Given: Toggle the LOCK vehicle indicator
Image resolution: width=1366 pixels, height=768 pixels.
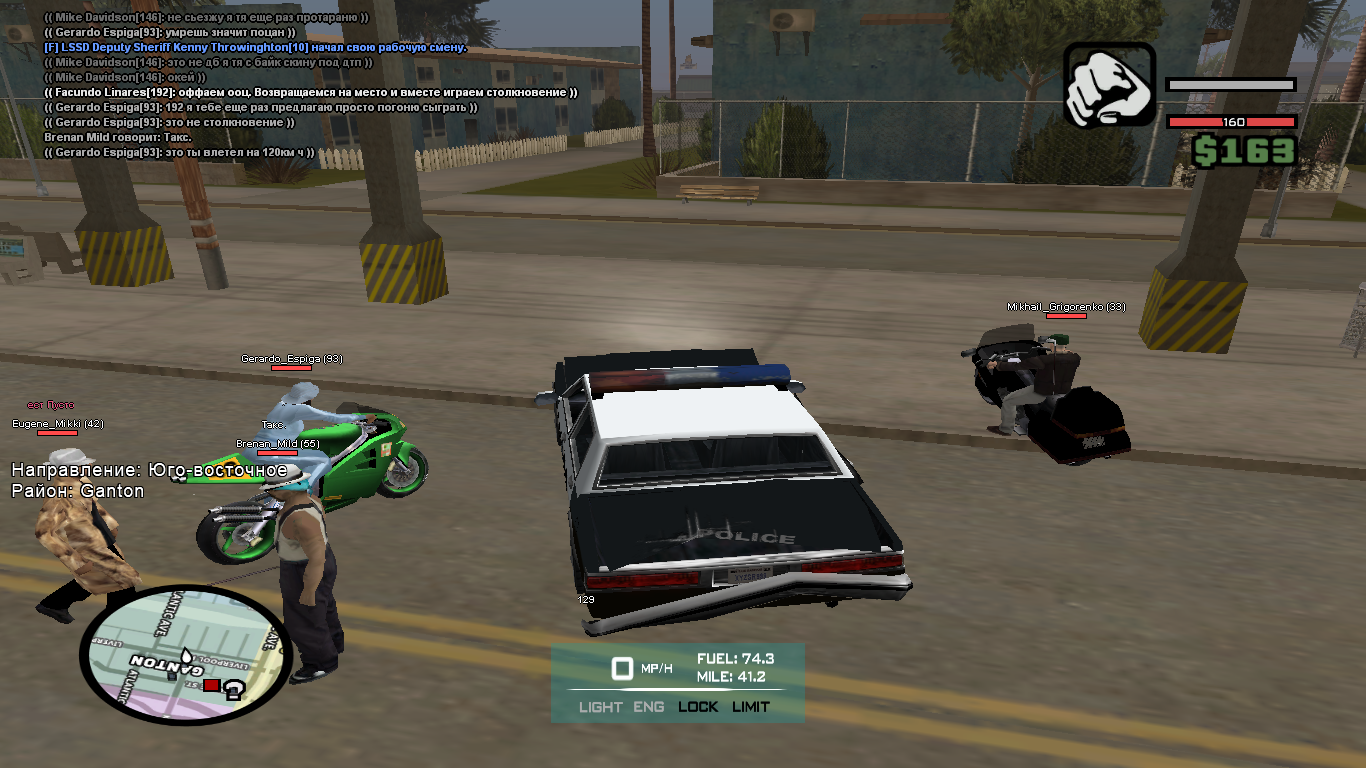Looking at the screenshot, I should 698,707.
